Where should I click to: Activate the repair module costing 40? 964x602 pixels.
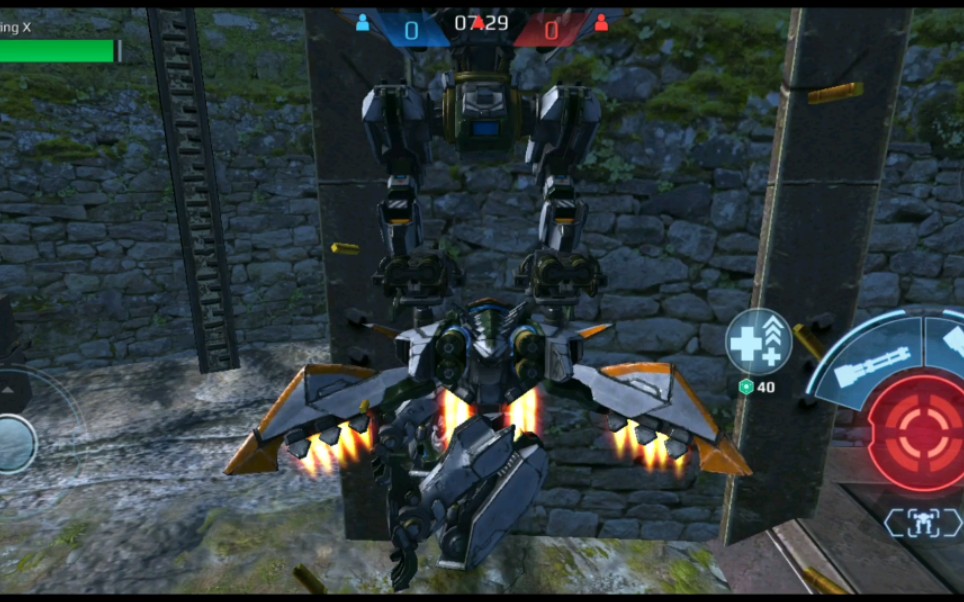(758, 342)
